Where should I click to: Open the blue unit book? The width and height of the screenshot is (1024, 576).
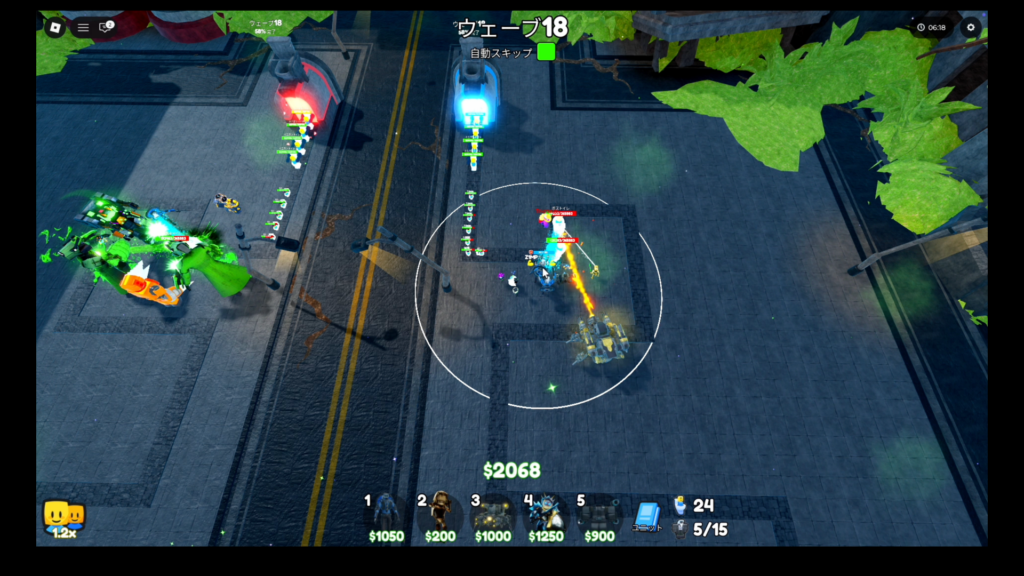[647, 515]
